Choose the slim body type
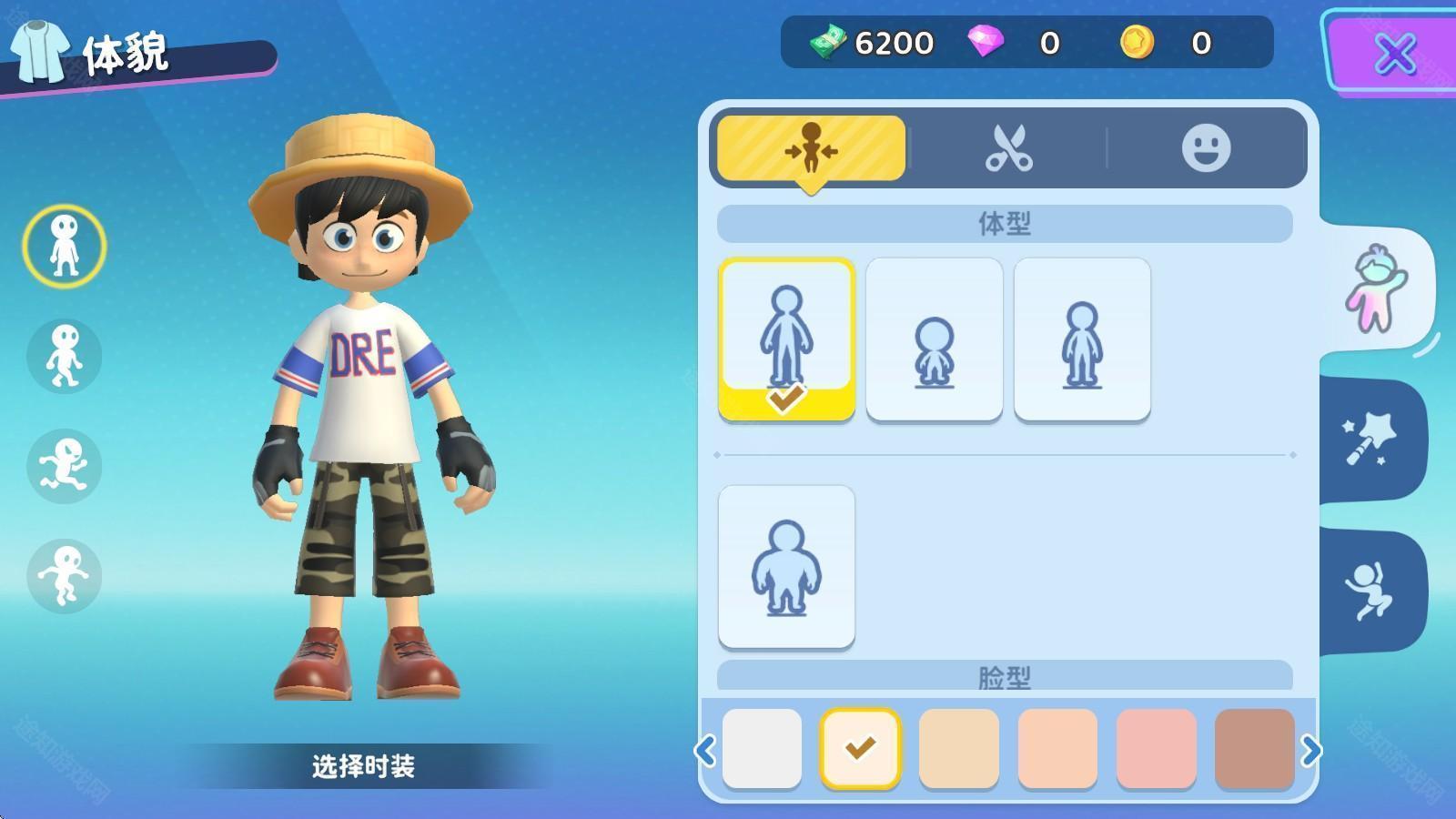The image size is (1456, 819). (x=1082, y=339)
